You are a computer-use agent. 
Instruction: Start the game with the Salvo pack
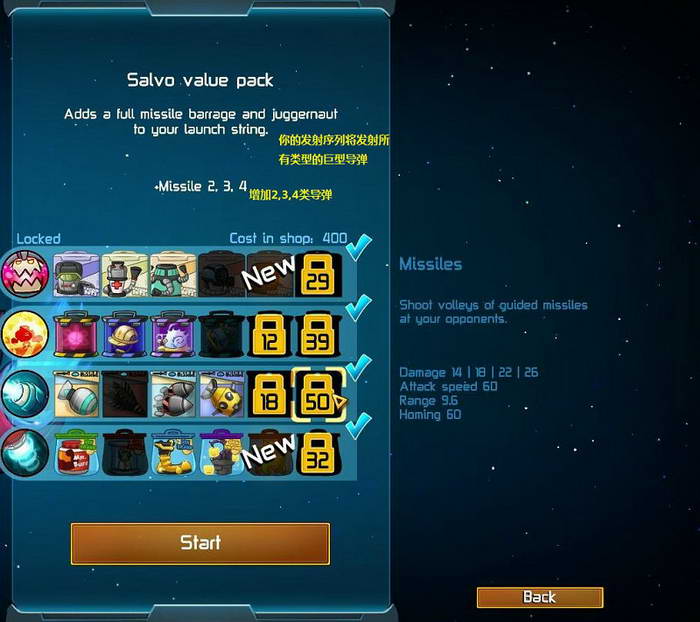pyautogui.click(x=200, y=543)
